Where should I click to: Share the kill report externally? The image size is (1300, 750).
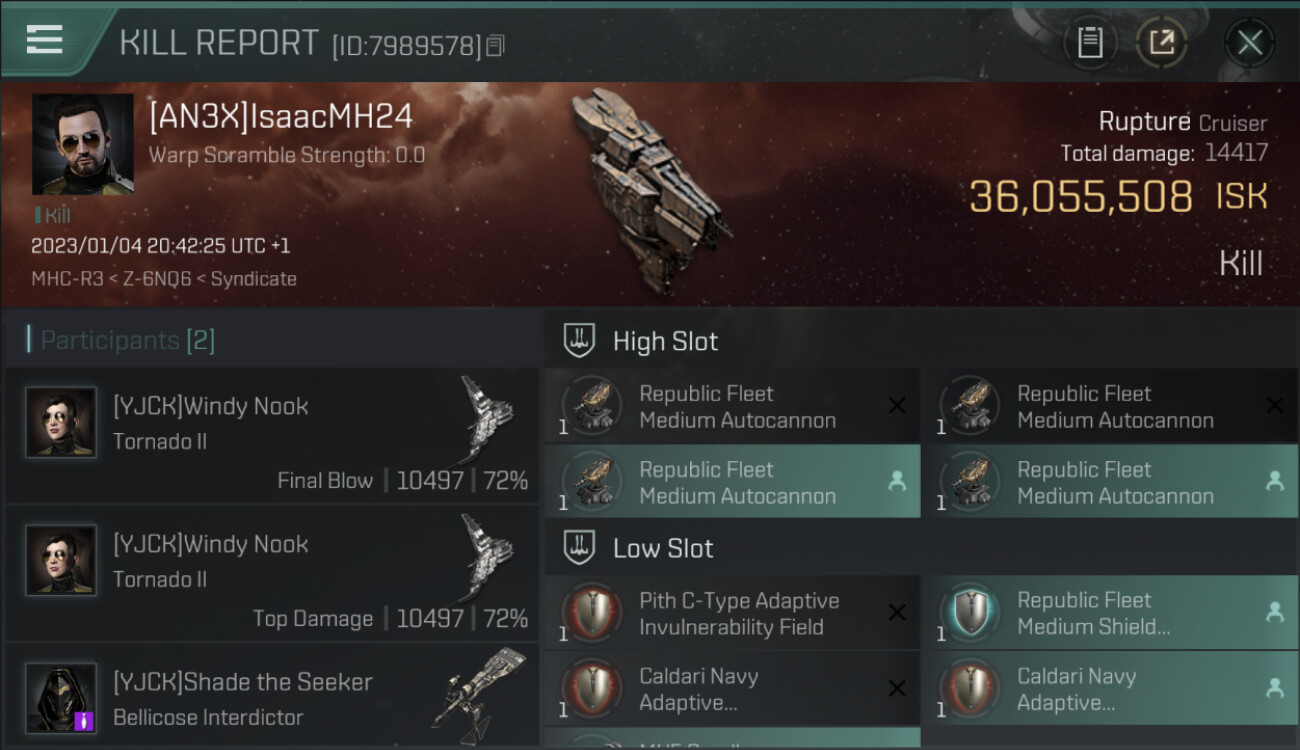[x=1161, y=43]
